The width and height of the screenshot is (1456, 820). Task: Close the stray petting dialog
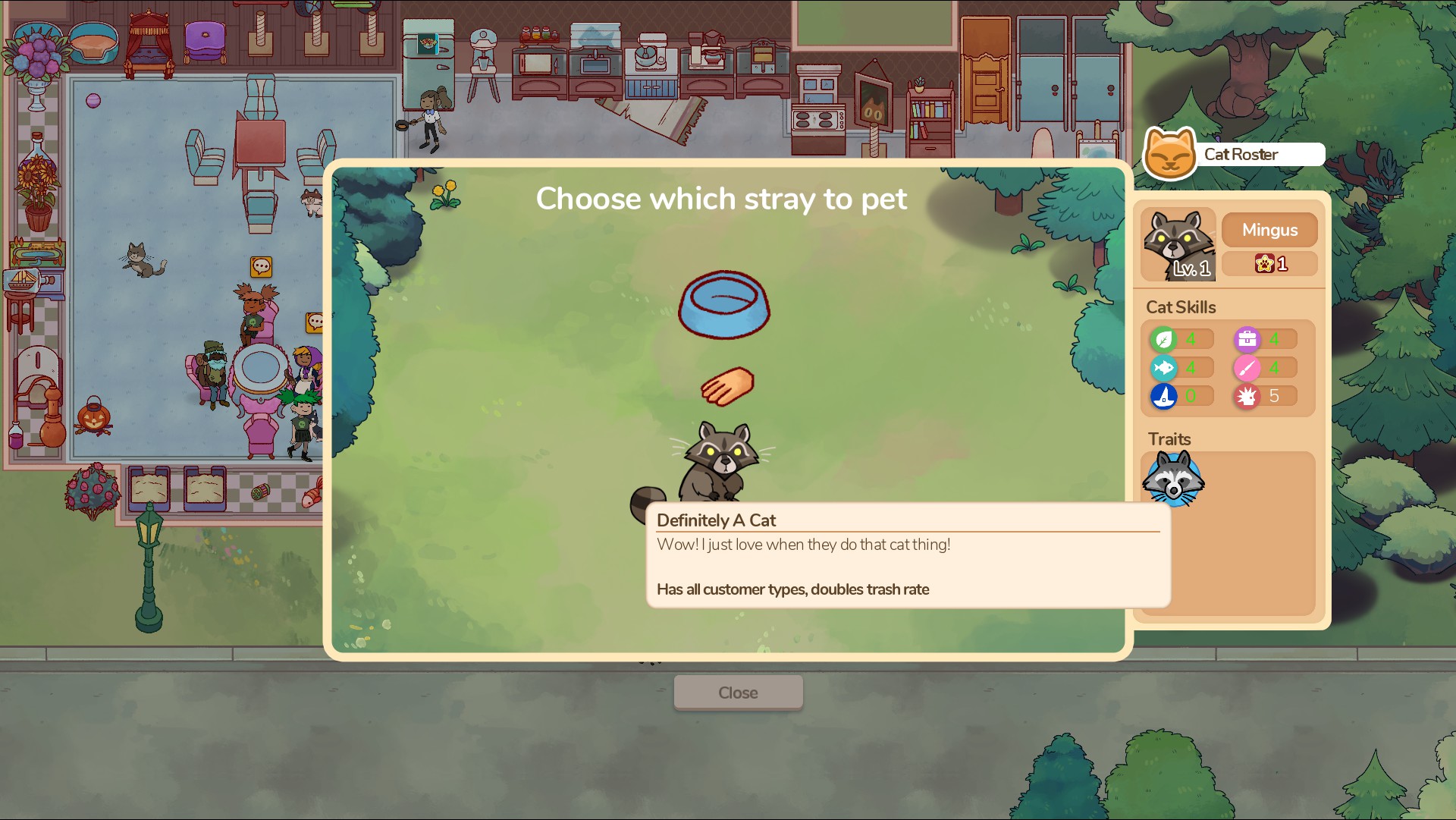click(x=738, y=693)
